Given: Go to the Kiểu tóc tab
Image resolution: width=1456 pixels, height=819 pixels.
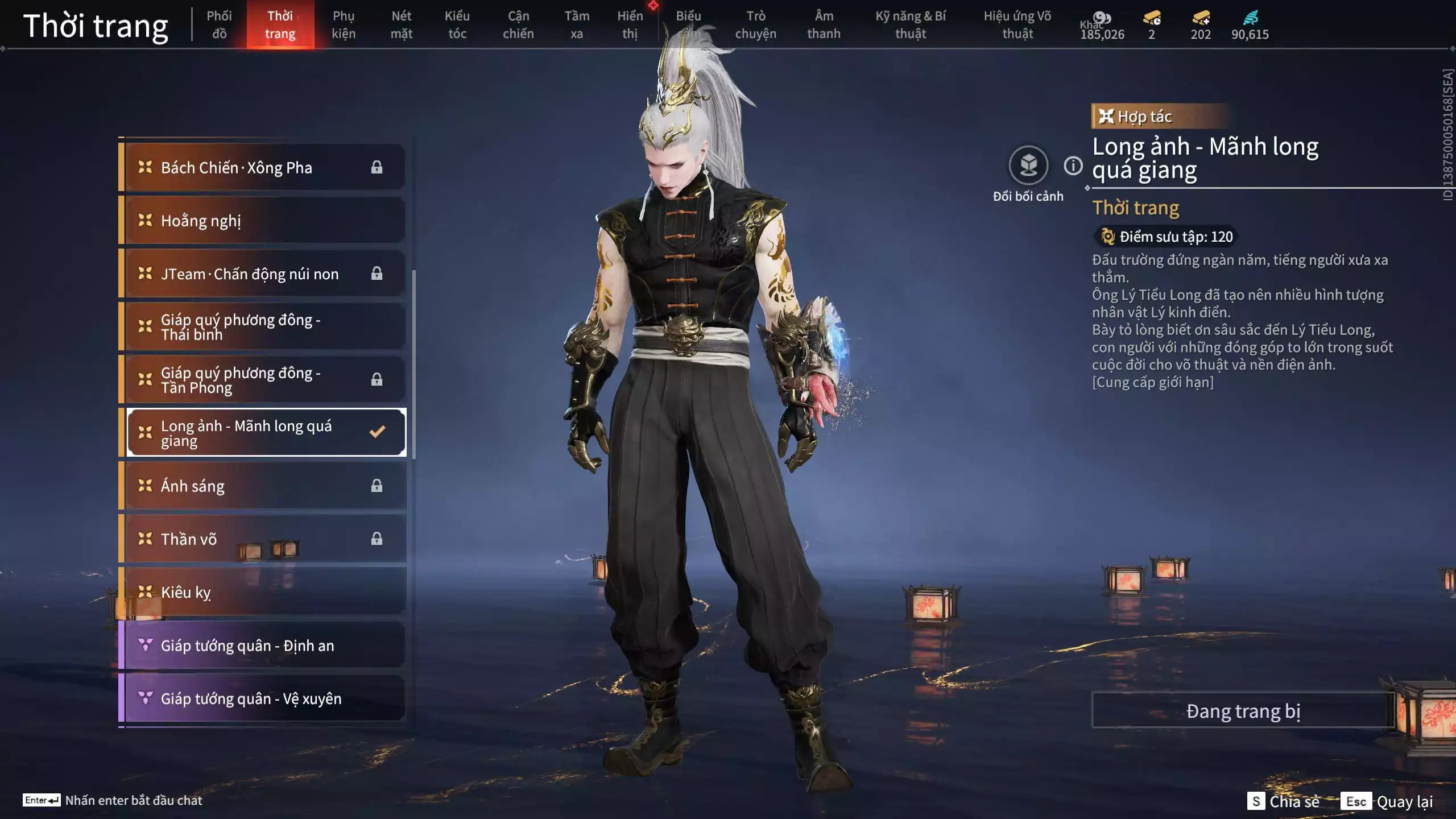Looking at the screenshot, I should pyautogui.click(x=457, y=24).
